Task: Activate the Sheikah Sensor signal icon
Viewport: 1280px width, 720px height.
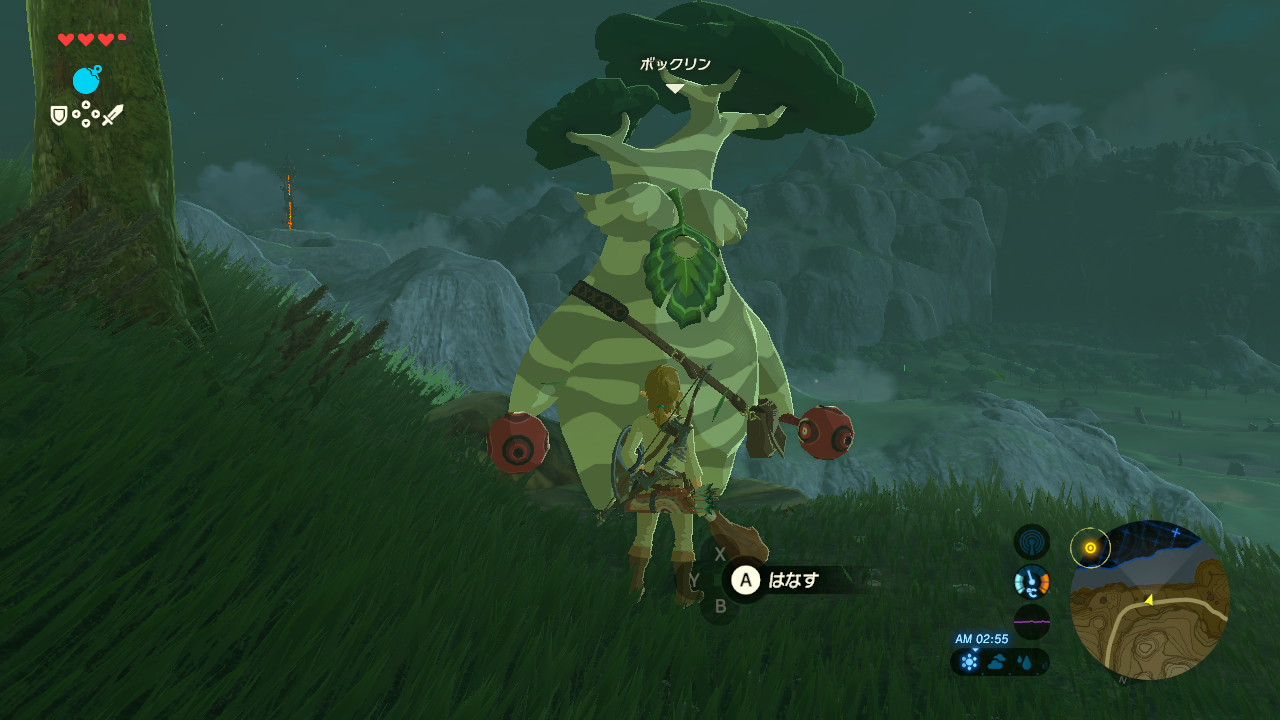Action: (1031, 542)
